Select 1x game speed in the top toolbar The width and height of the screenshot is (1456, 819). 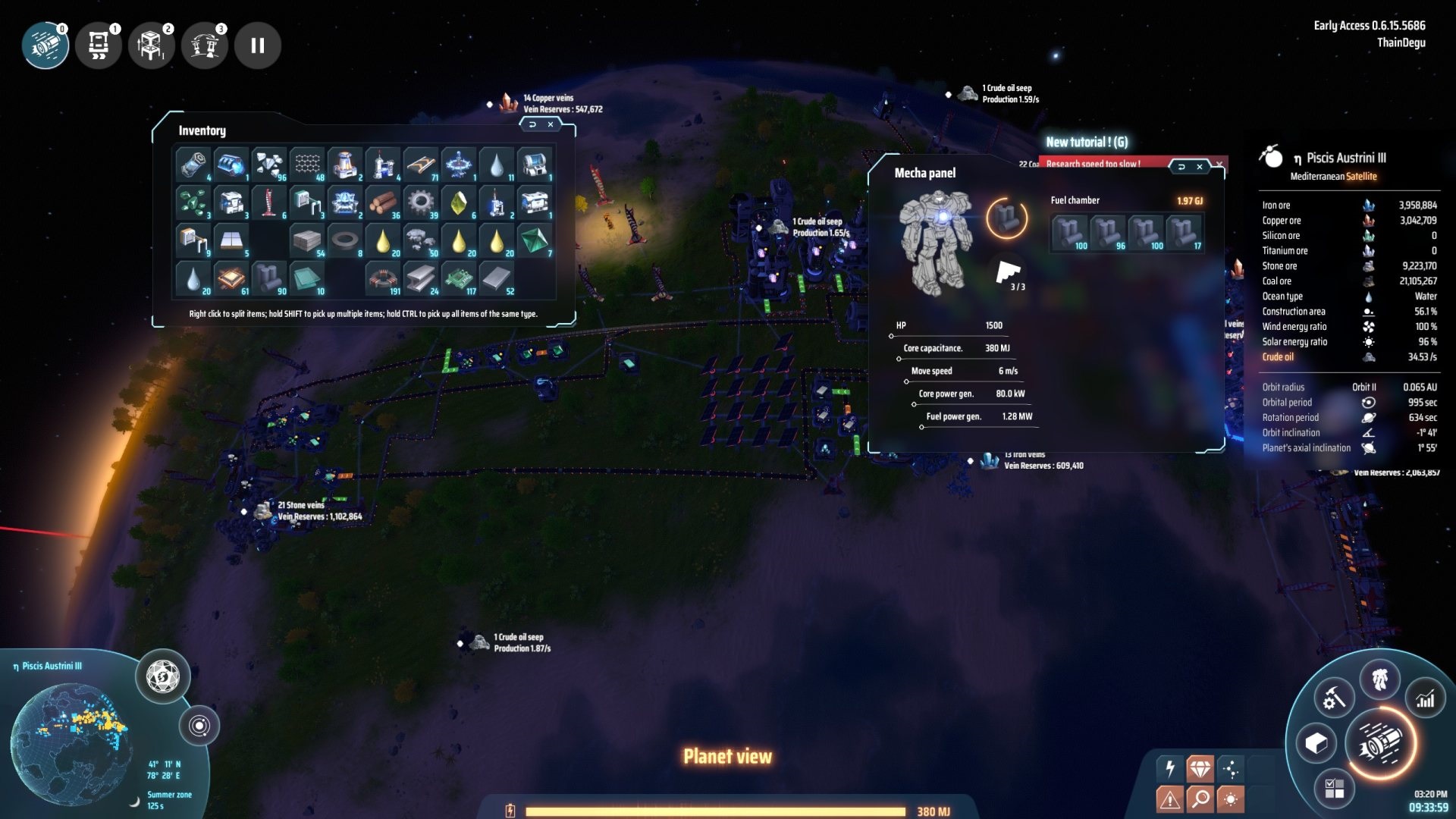tap(99, 45)
